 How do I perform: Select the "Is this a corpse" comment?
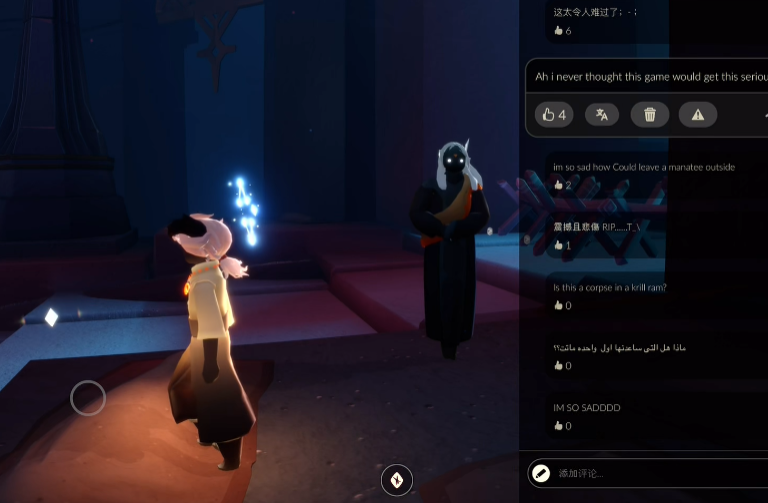[610, 288]
